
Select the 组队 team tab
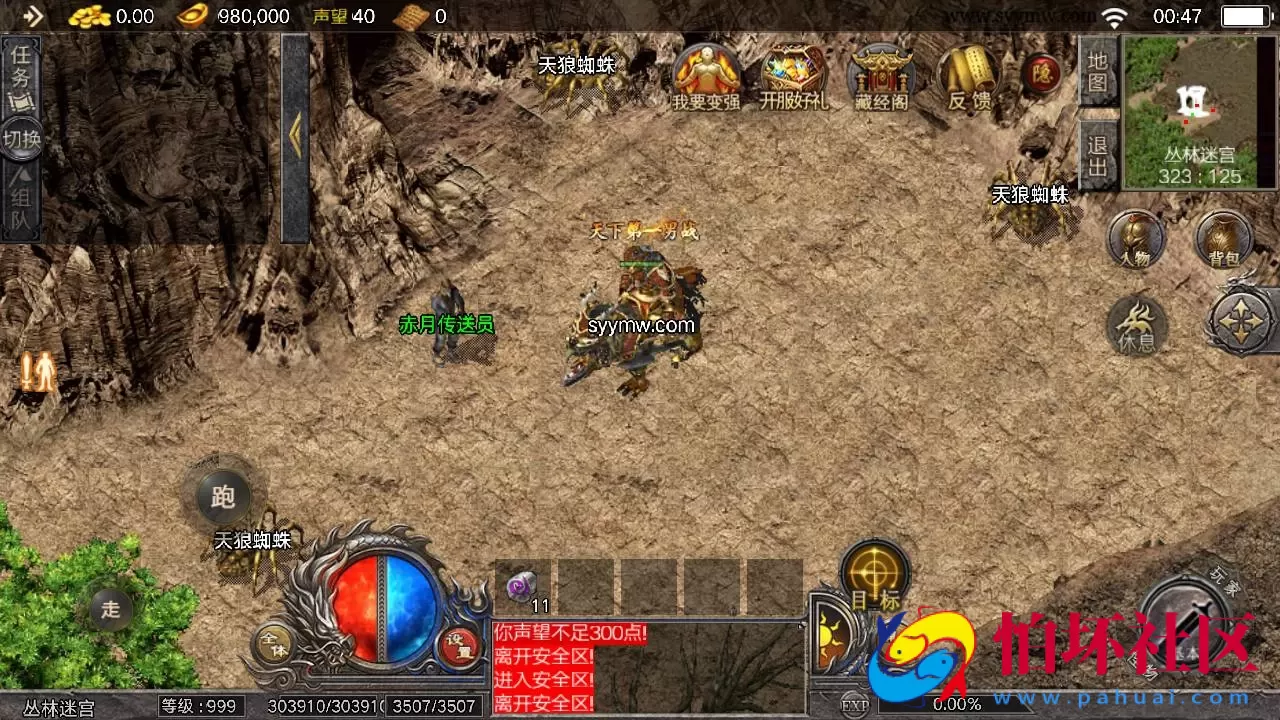(20, 196)
